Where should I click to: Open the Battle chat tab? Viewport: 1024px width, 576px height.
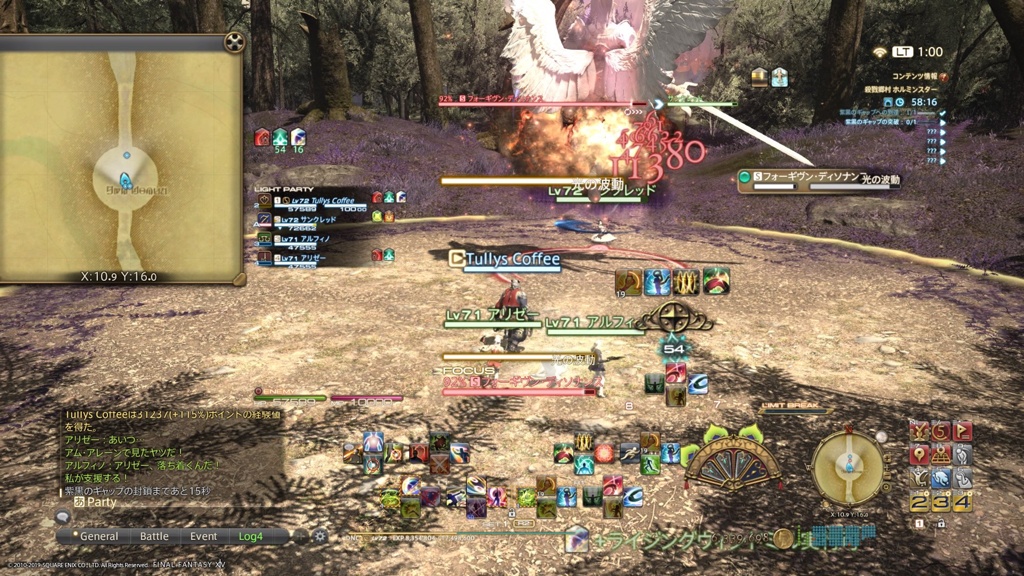(154, 536)
